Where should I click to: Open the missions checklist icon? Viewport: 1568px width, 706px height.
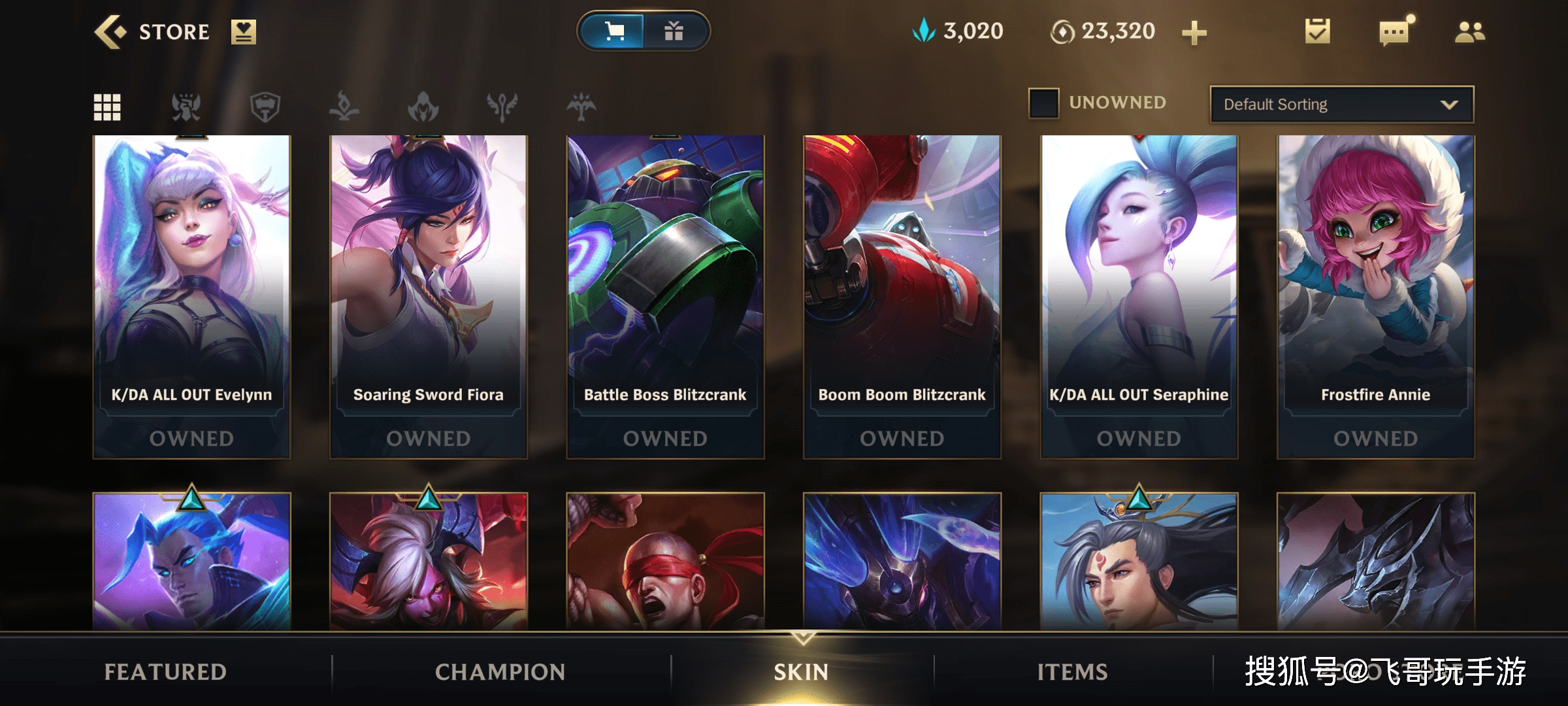pos(1317,31)
